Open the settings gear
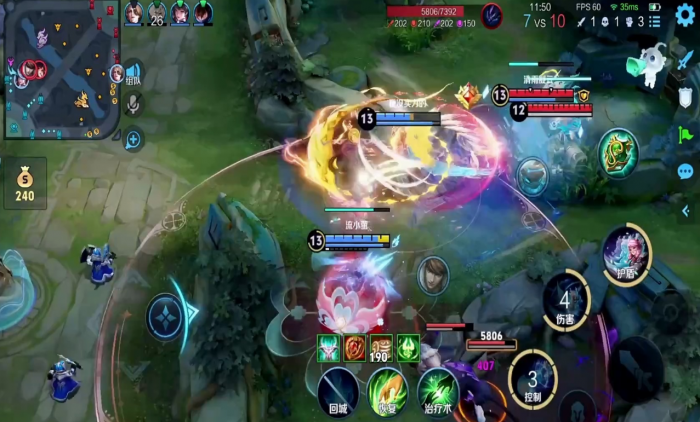700x422 pixels. [x=684, y=14]
